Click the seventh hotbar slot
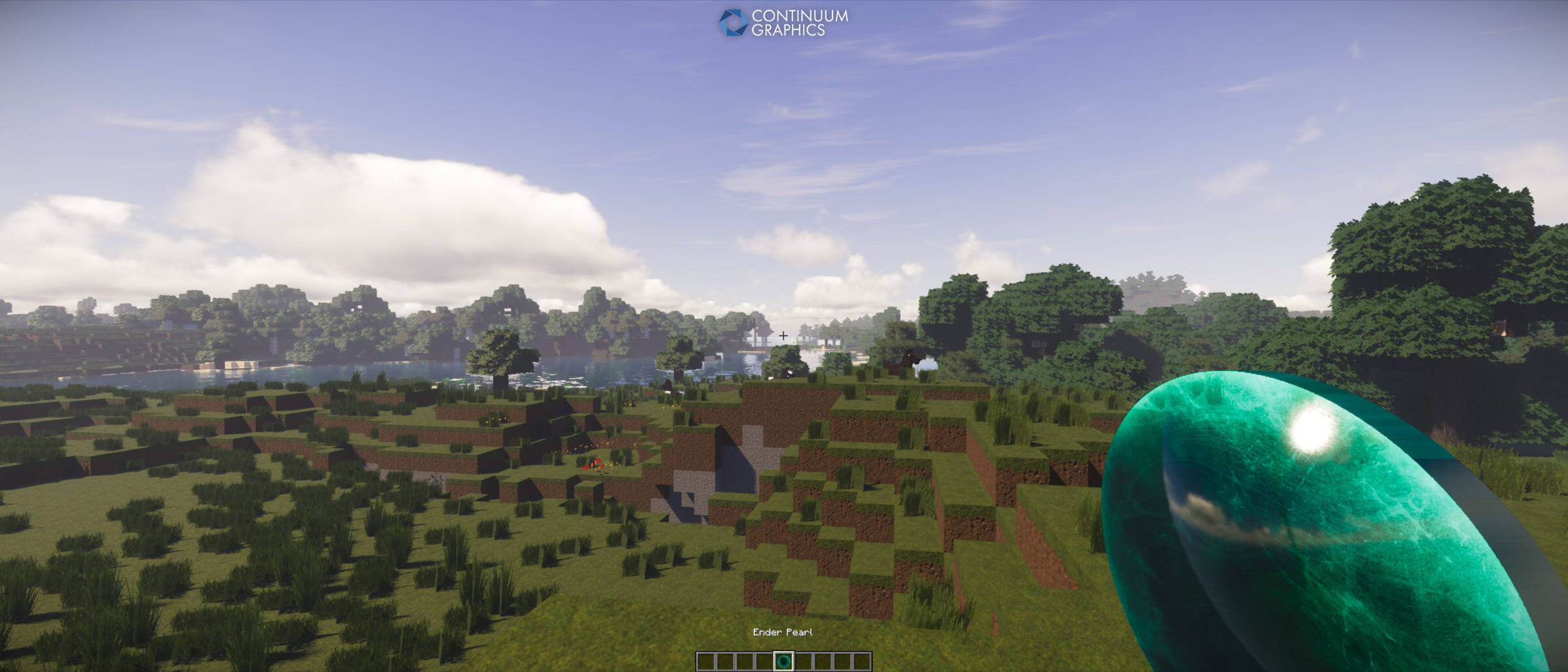1568x672 pixels. [x=823, y=660]
